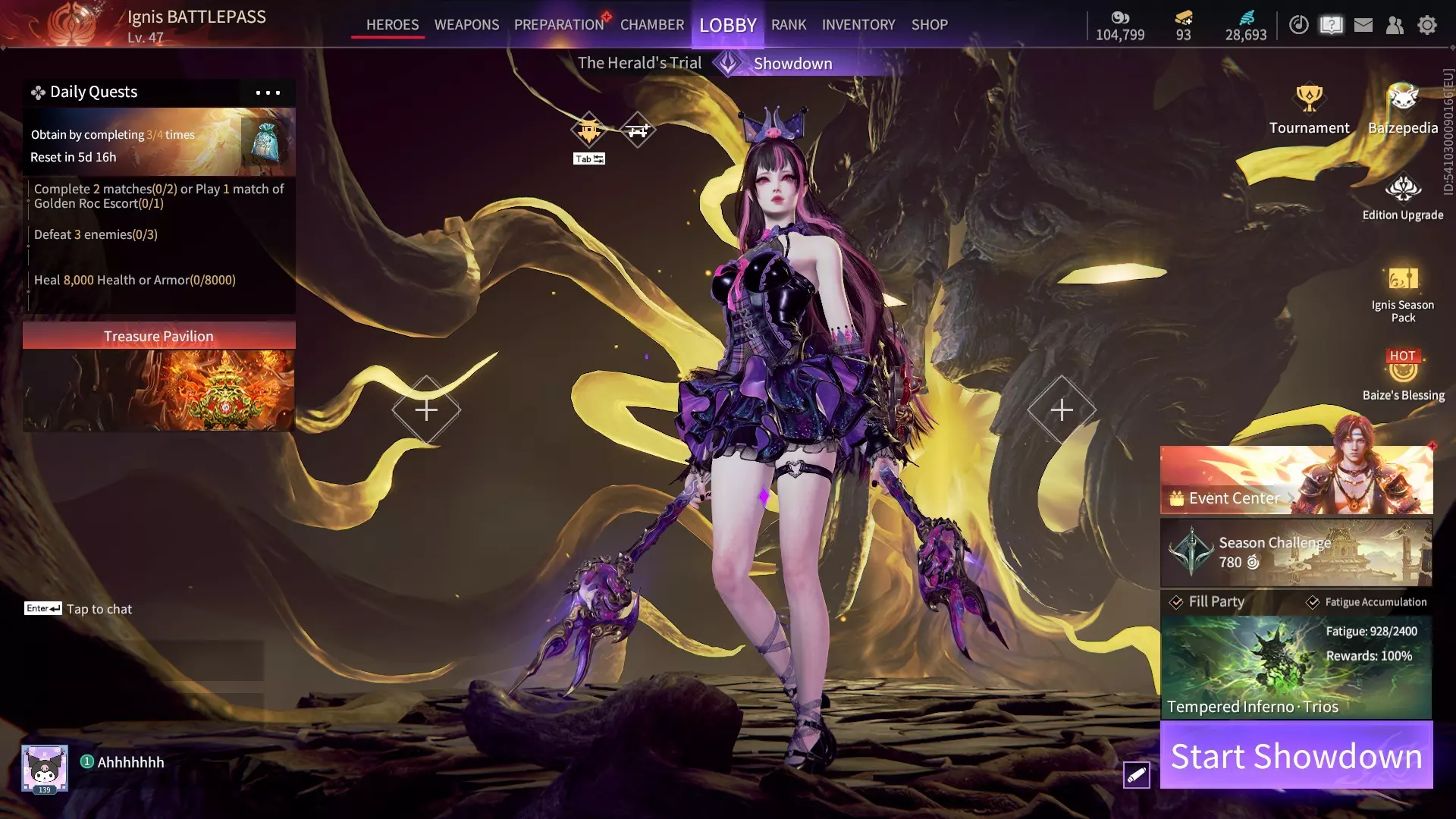
Task: Open the Event Center banner
Action: [1296, 481]
